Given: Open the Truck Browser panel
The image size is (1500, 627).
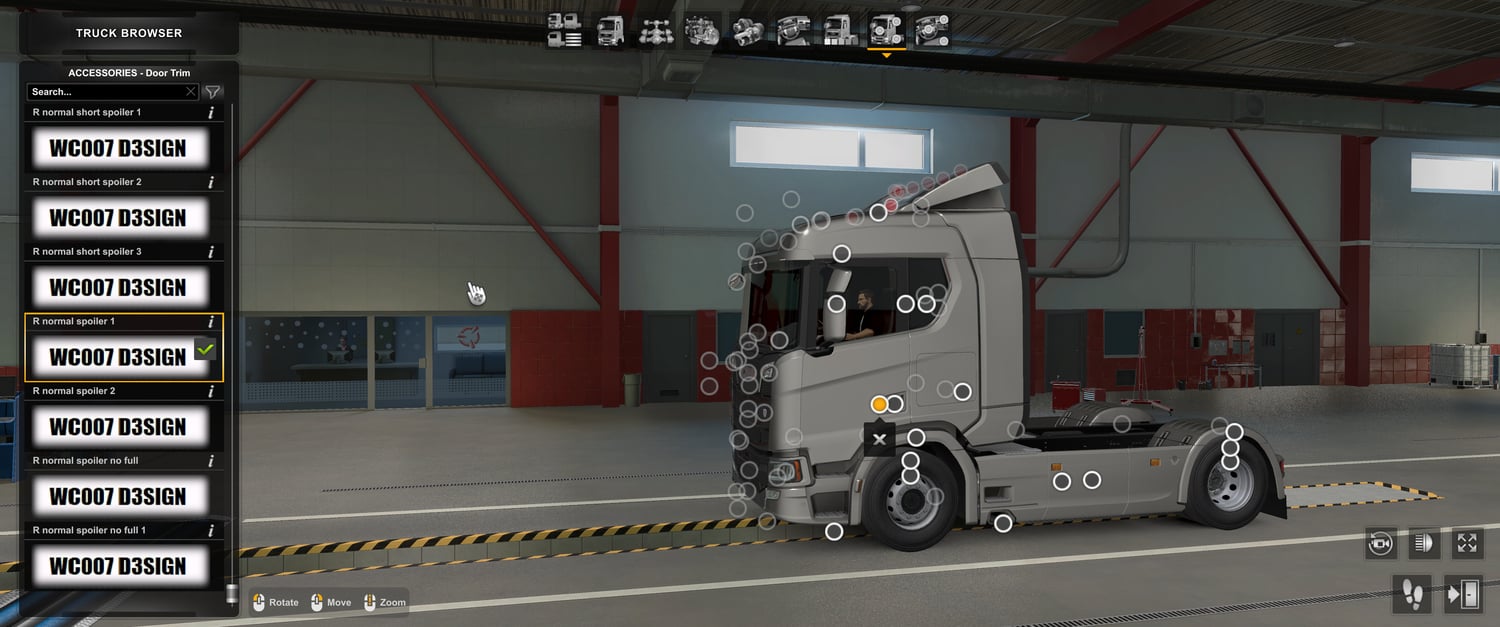Looking at the screenshot, I should (129, 33).
